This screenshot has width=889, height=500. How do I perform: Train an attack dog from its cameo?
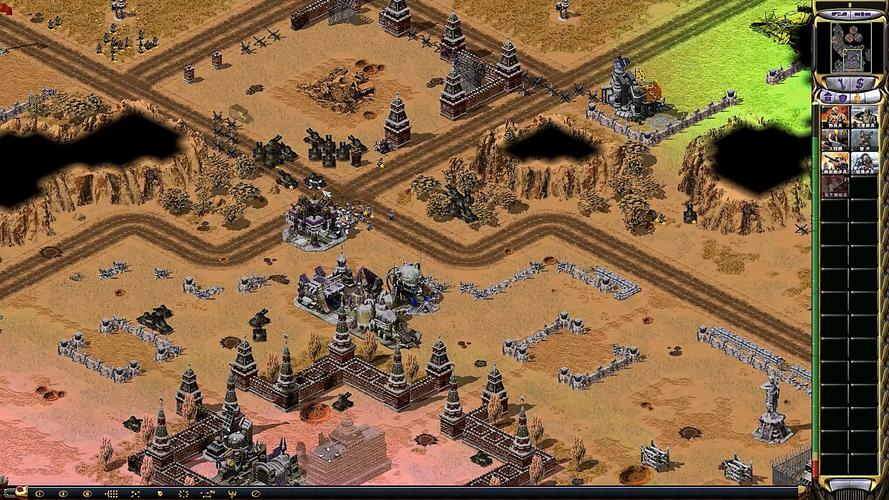coord(865,140)
